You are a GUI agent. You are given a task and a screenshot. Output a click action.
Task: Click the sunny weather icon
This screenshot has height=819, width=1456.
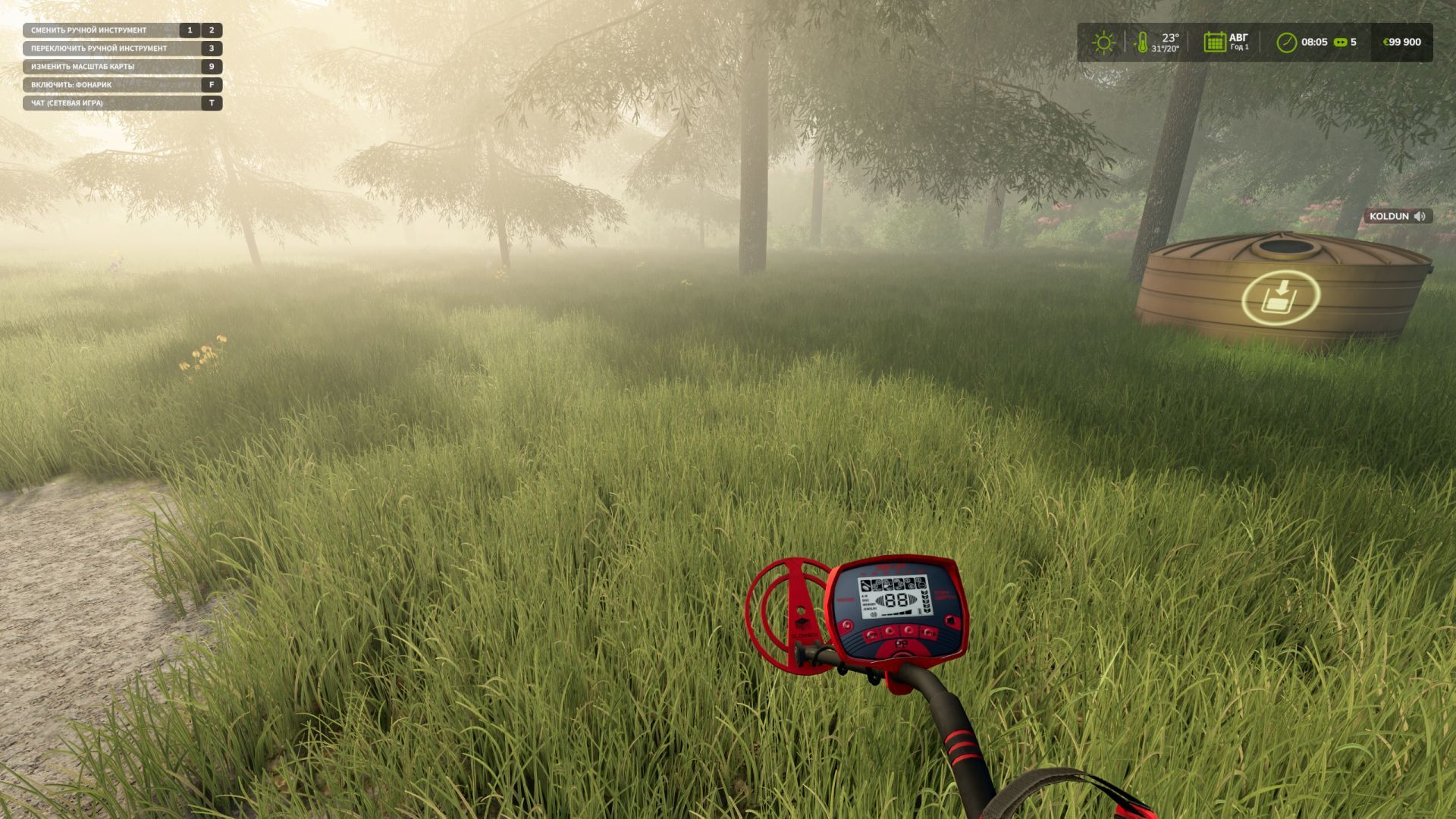[x=1103, y=42]
